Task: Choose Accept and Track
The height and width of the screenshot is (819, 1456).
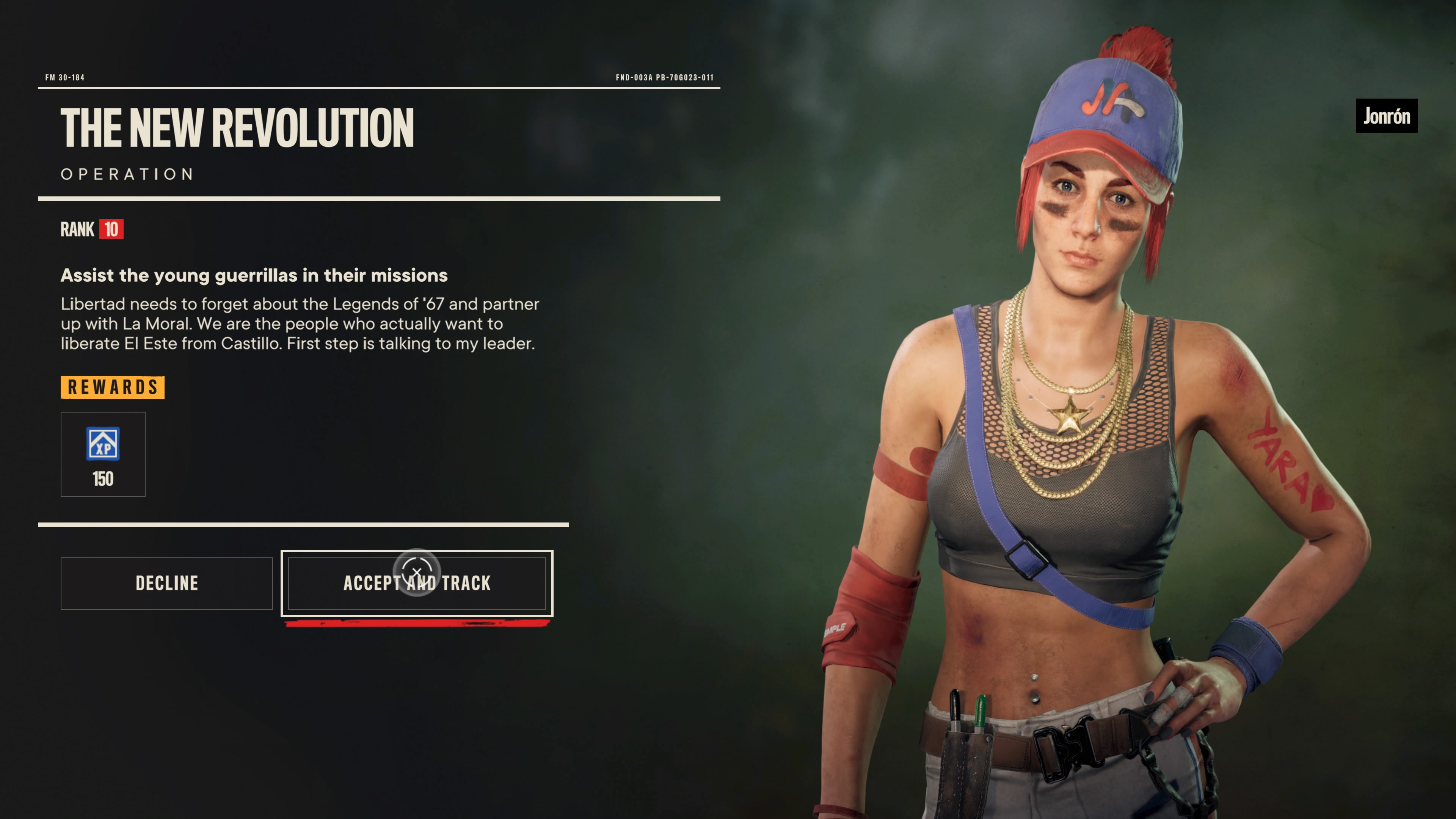Action: coord(417,583)
